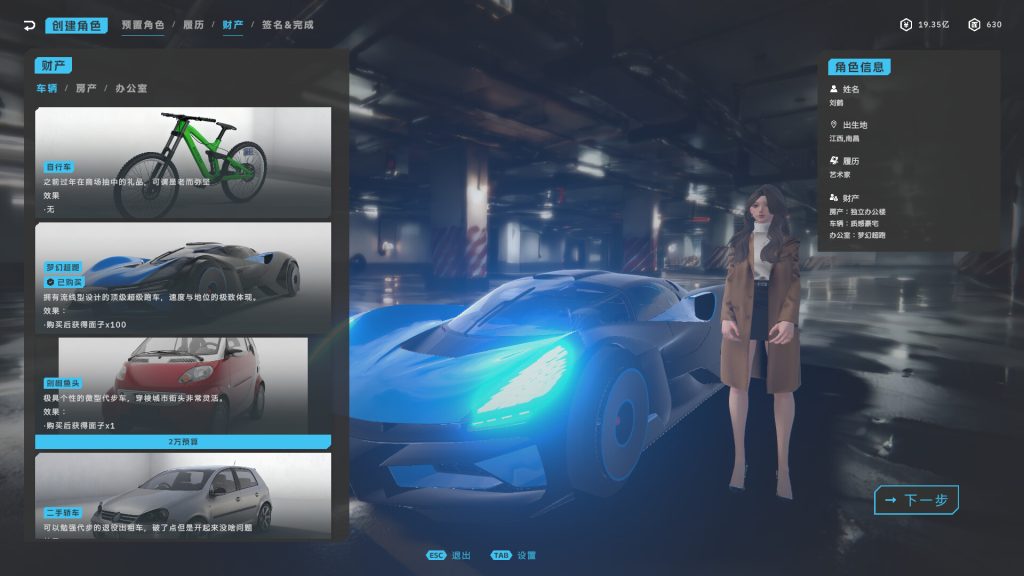Go back using the return arrow
This screenshot has height=576, width=1024.
click(29, 25)
